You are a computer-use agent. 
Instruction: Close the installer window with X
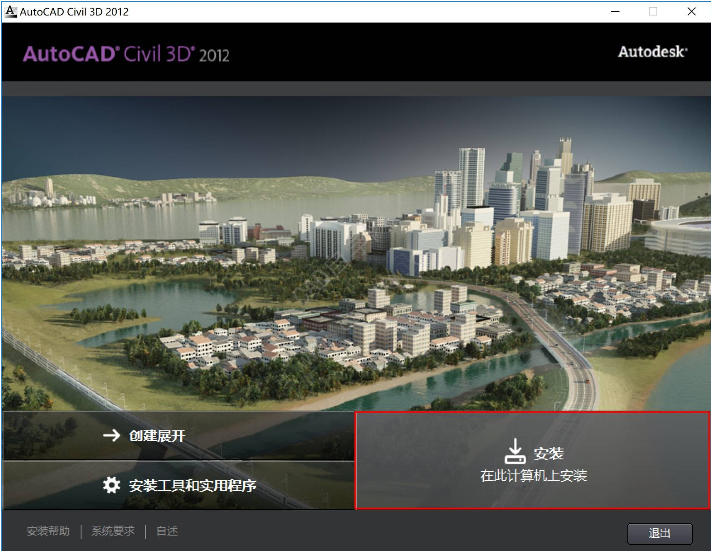690,11
